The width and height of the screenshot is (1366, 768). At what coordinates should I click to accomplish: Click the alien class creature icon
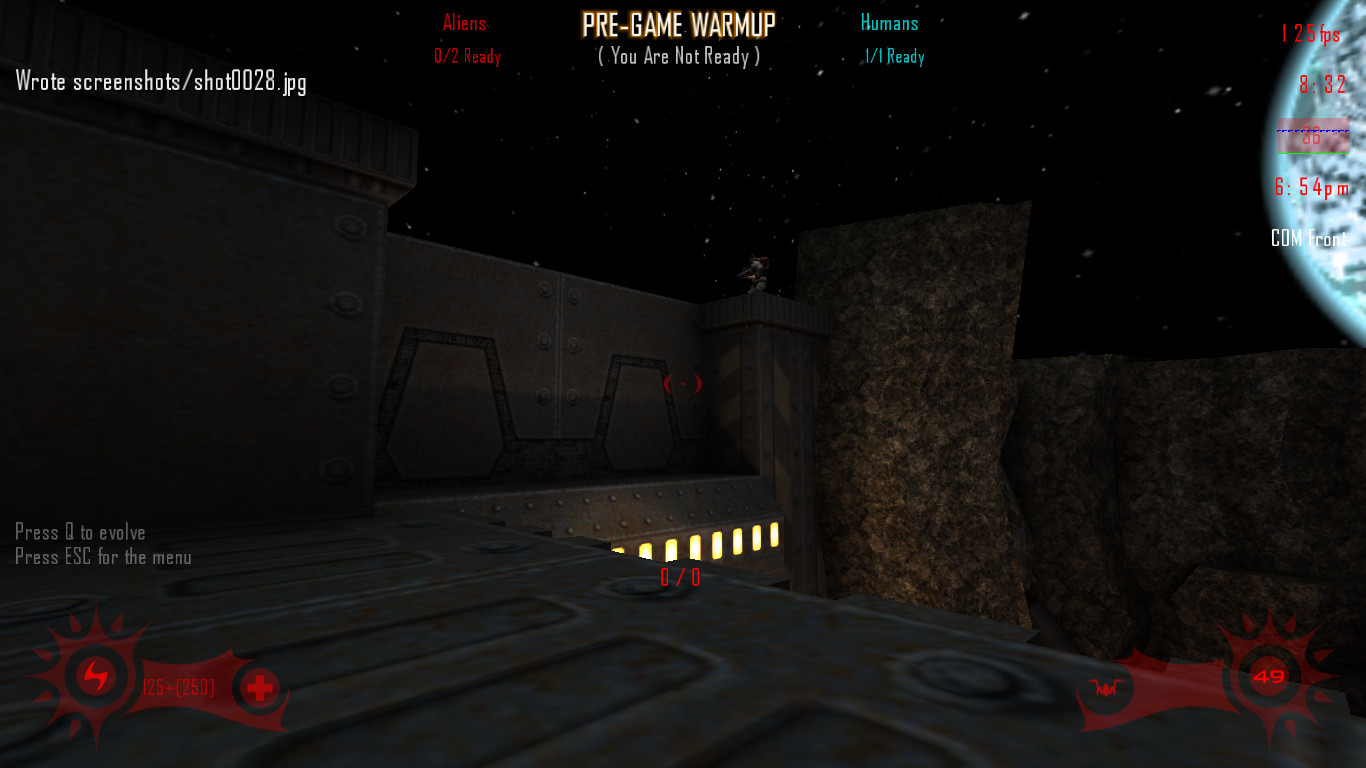1106,688
